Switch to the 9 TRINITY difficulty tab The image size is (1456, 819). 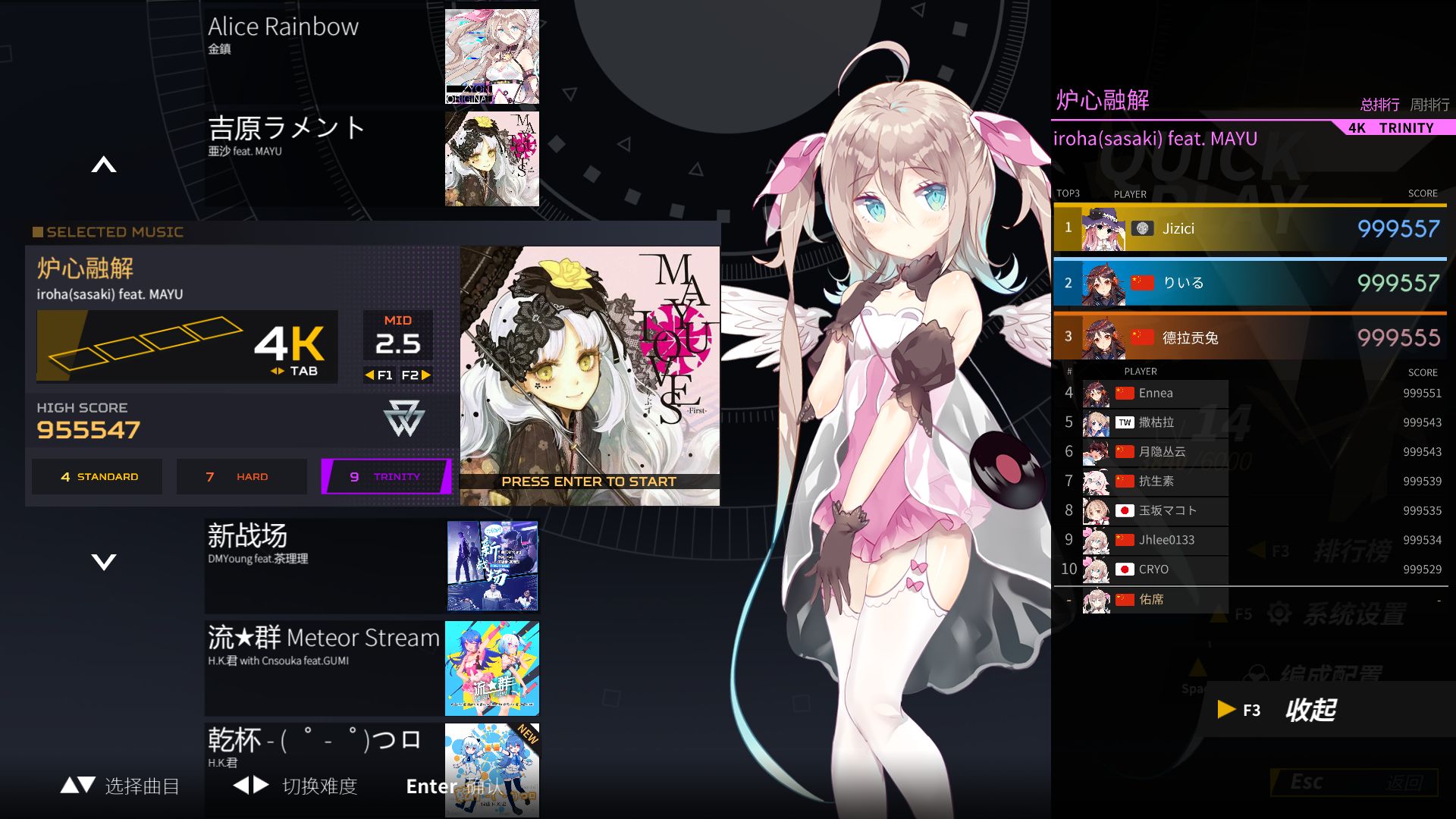click(385, 476)
